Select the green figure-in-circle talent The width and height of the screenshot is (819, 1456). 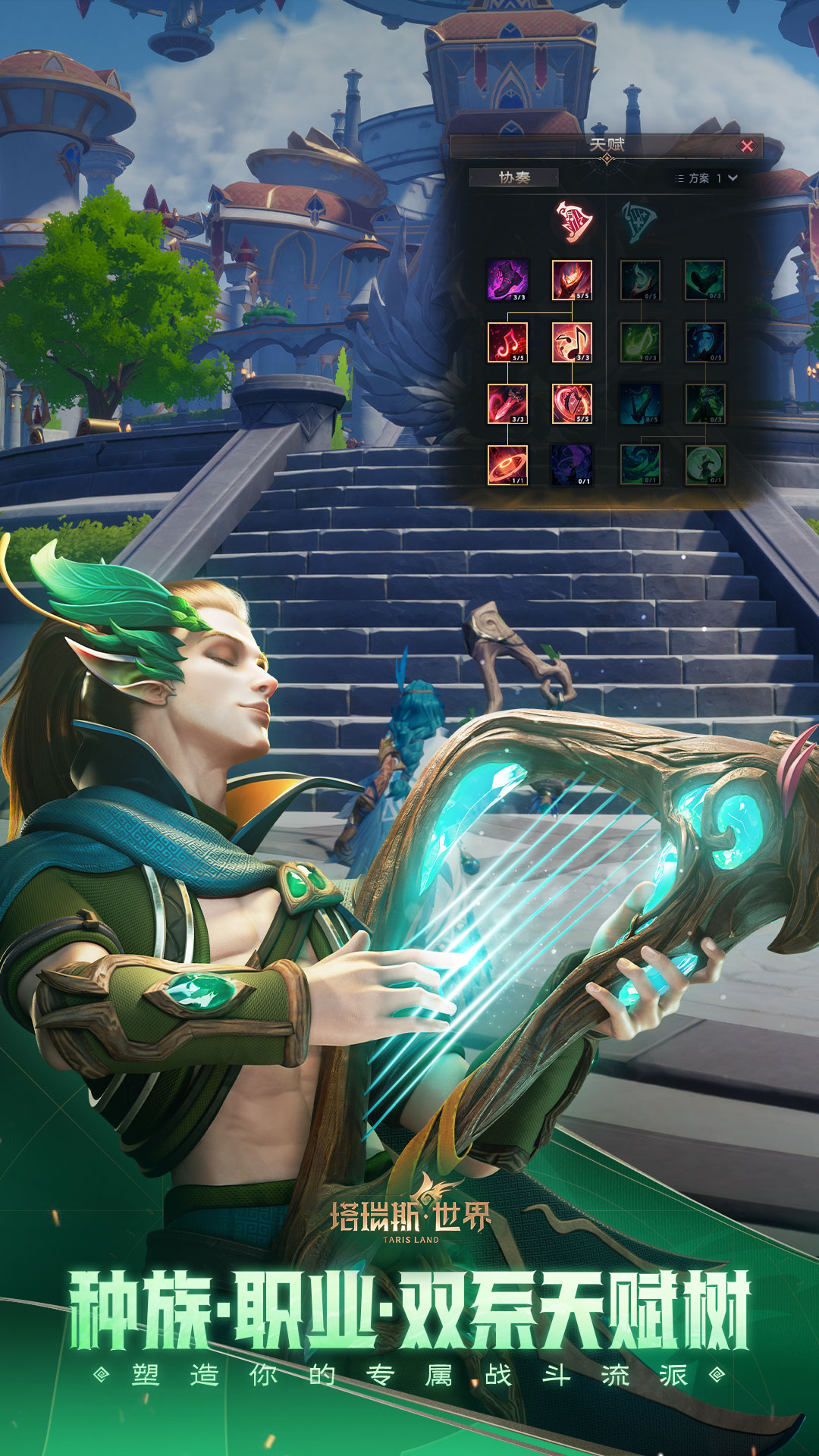[704, 465]
